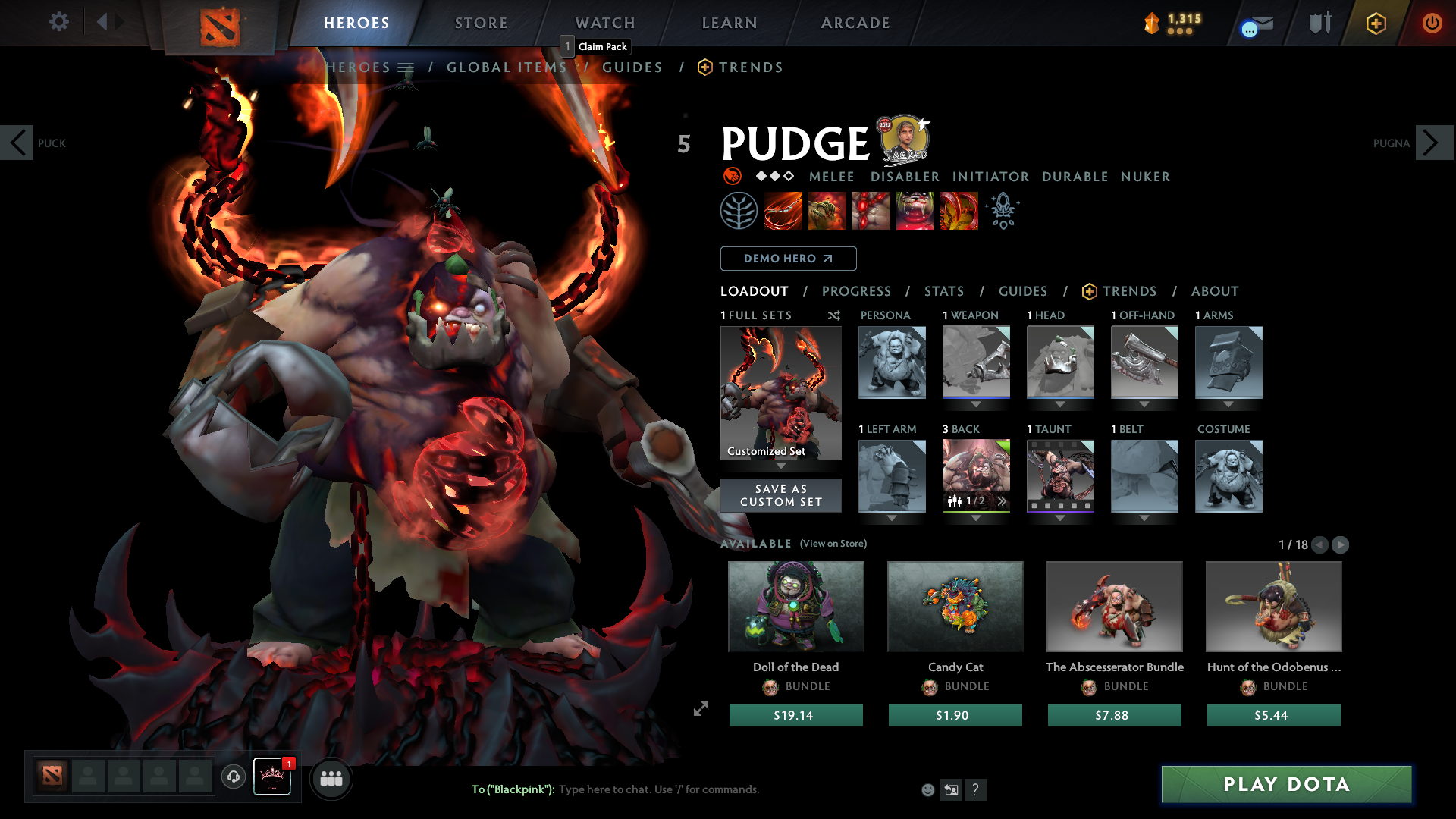1456x819 pixels.
Task: Open the help question mark icon
Action: click(976, 789)
